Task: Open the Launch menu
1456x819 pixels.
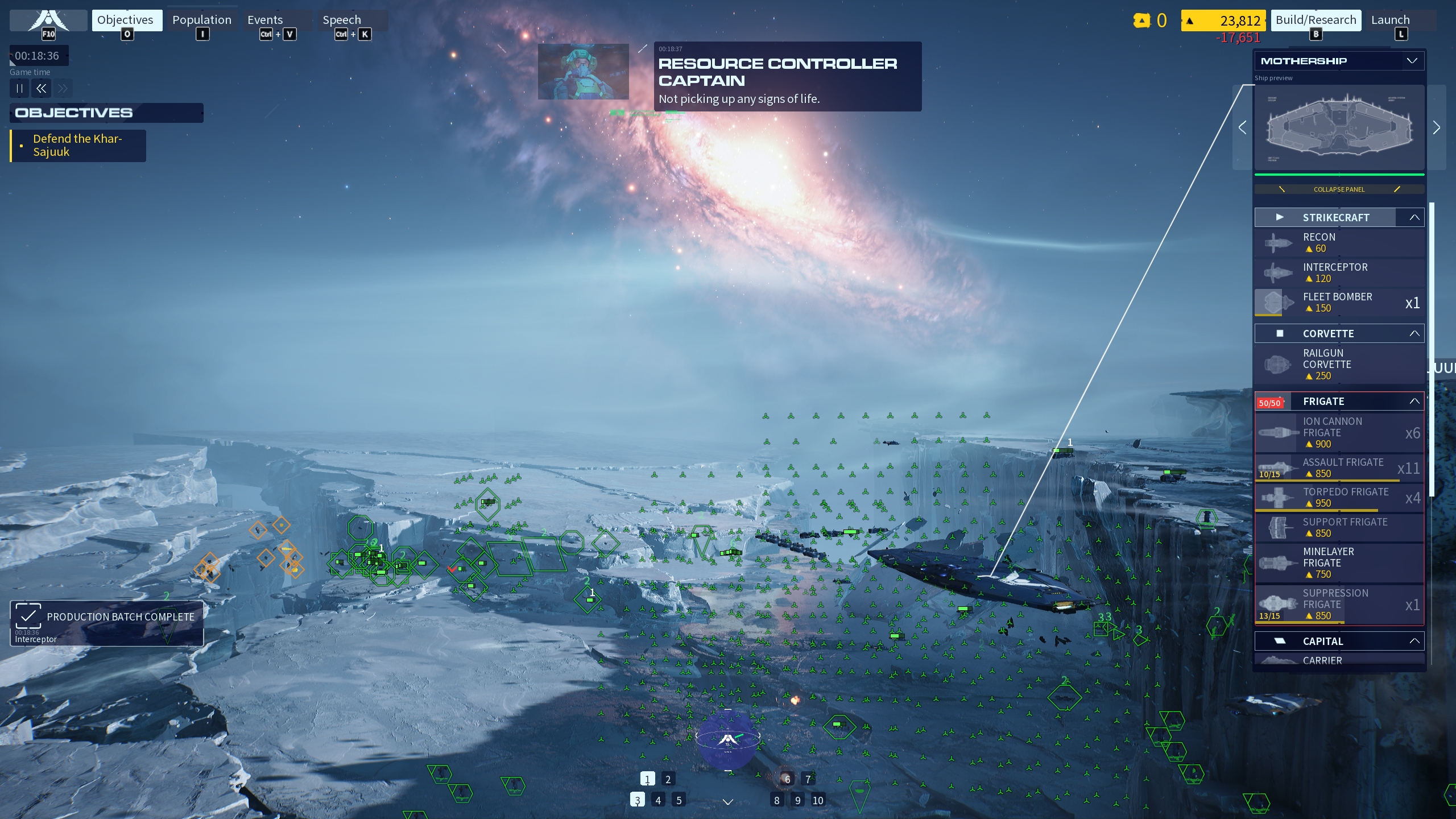Action: (x=1390, y=20)
